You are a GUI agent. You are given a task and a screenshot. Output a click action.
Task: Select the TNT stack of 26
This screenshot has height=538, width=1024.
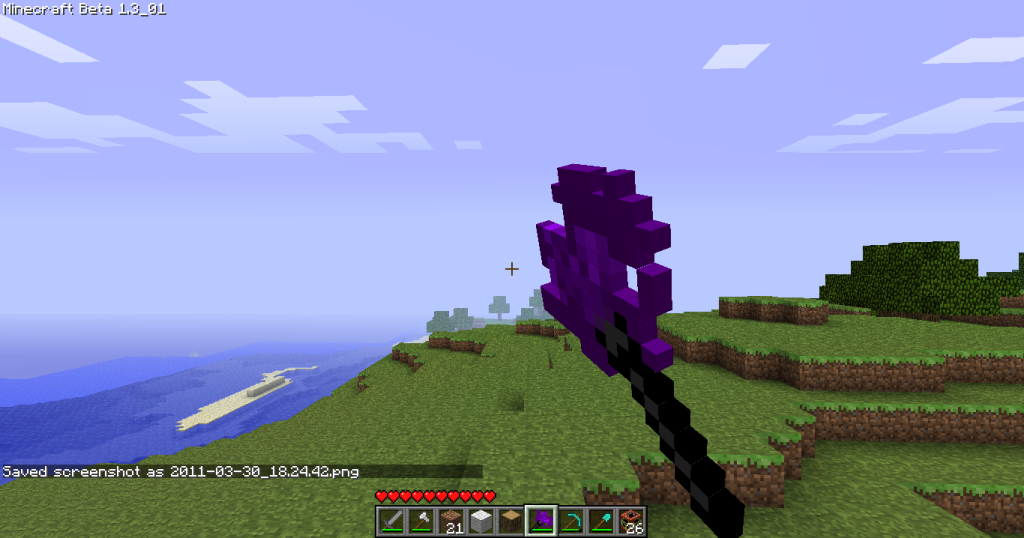631,521
